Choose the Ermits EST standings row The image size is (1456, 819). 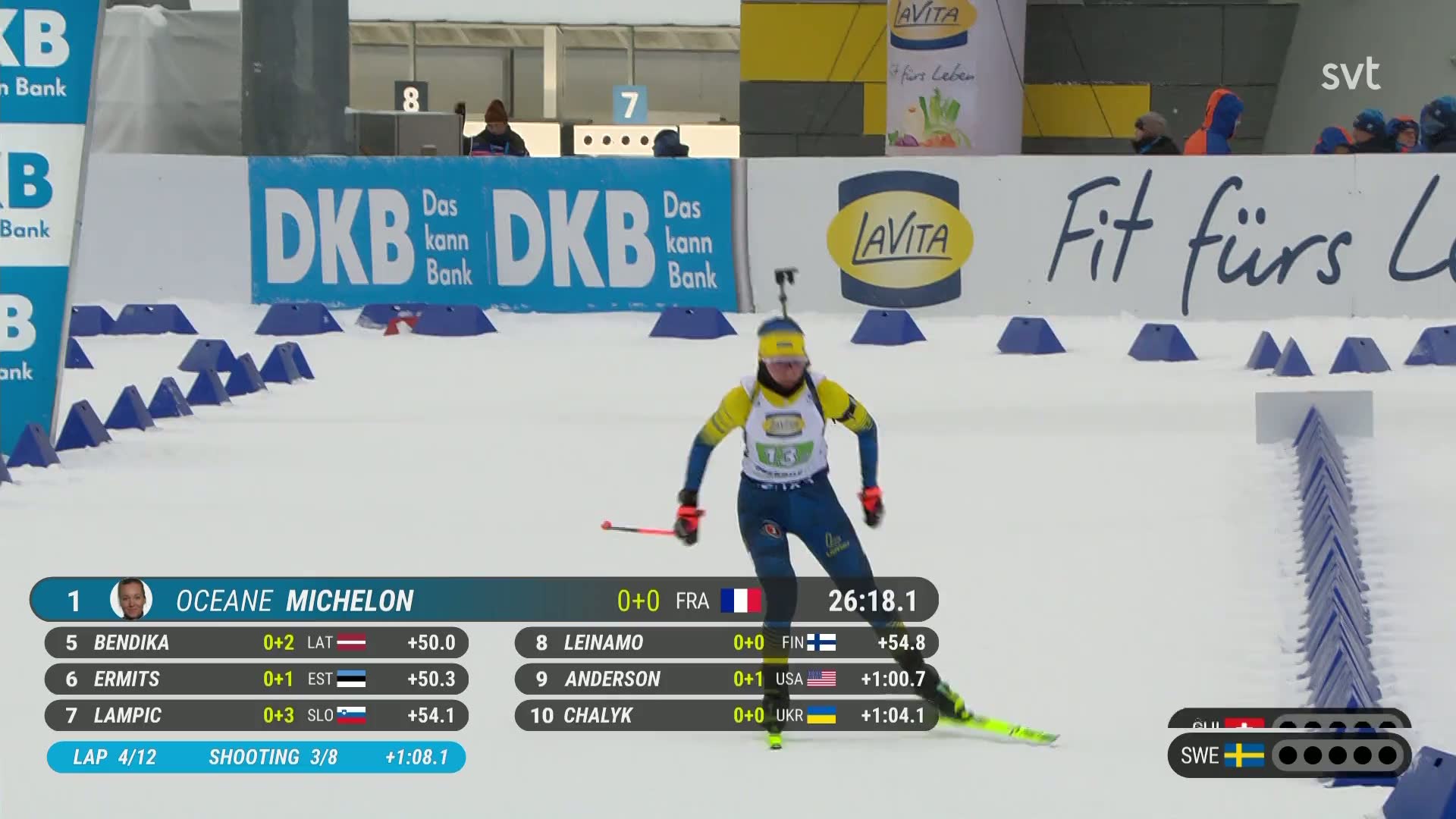pyautogui.click(x=256, y=679)
